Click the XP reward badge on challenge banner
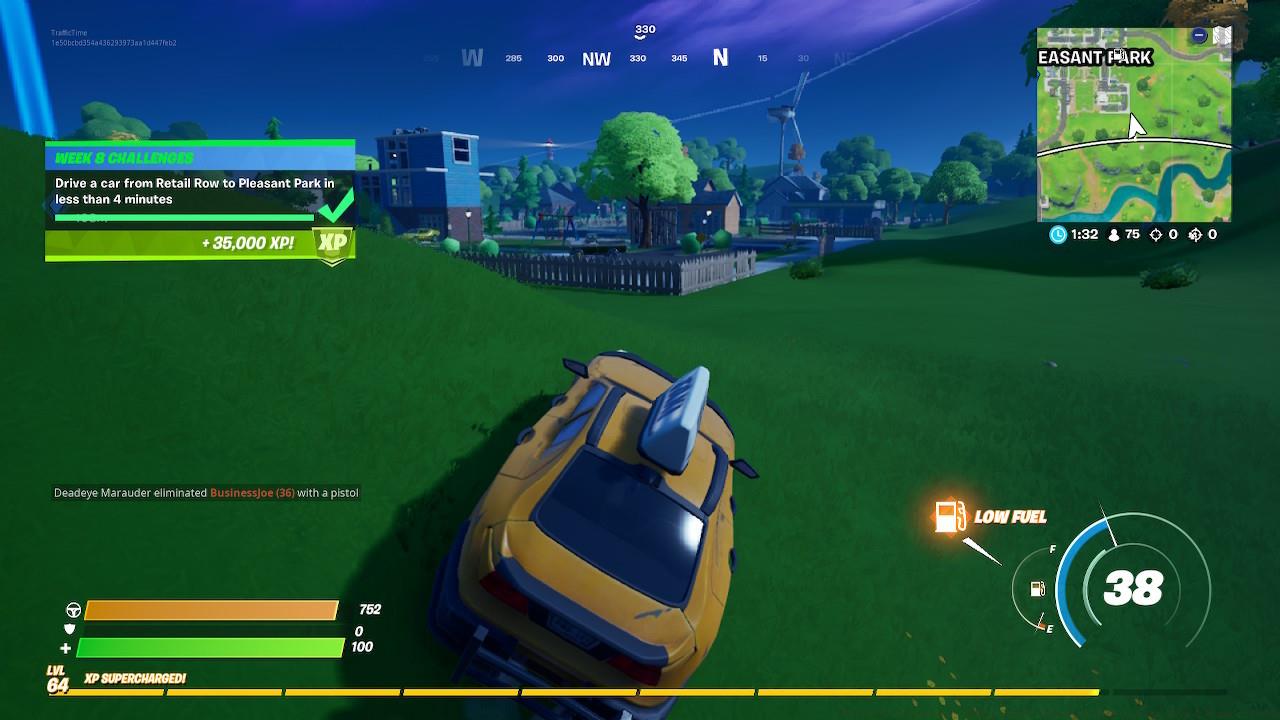 (331, 242)
